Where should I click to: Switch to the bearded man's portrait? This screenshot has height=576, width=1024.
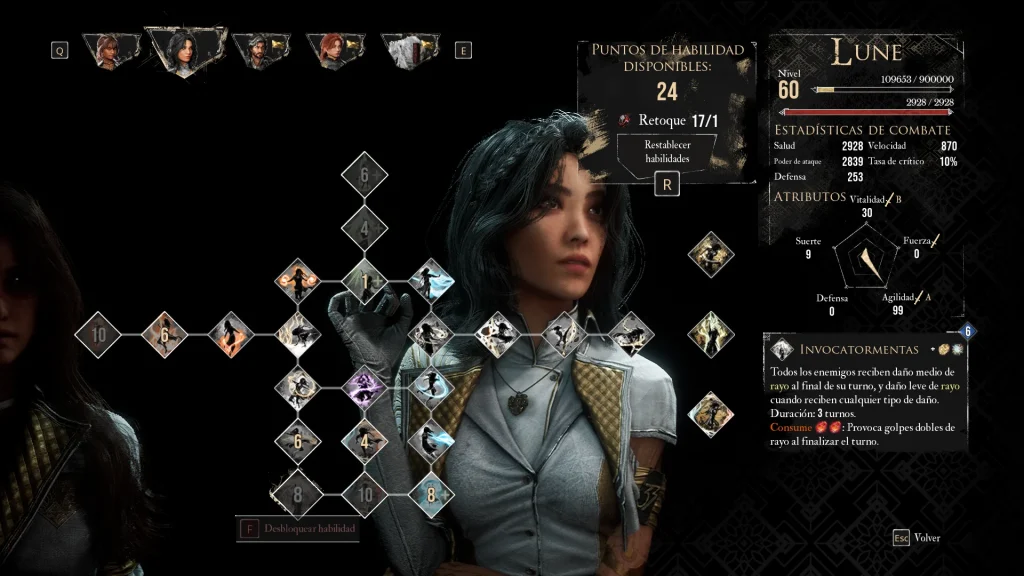[260, 49]
